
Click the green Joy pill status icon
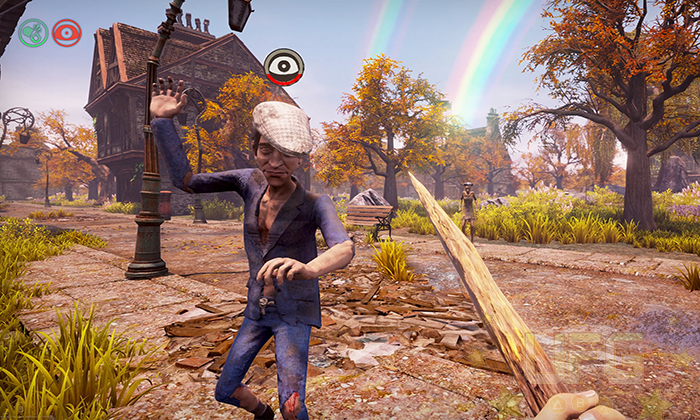click(33, 33)
